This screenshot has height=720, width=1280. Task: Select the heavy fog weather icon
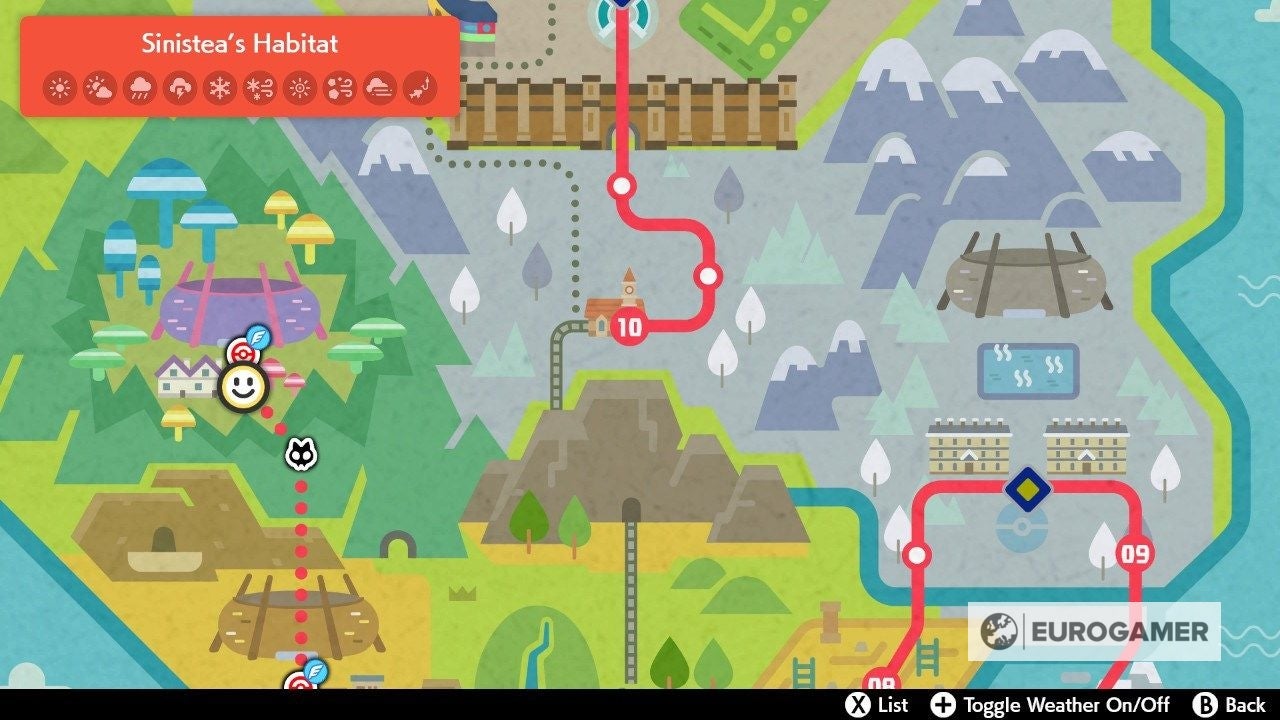379,87
